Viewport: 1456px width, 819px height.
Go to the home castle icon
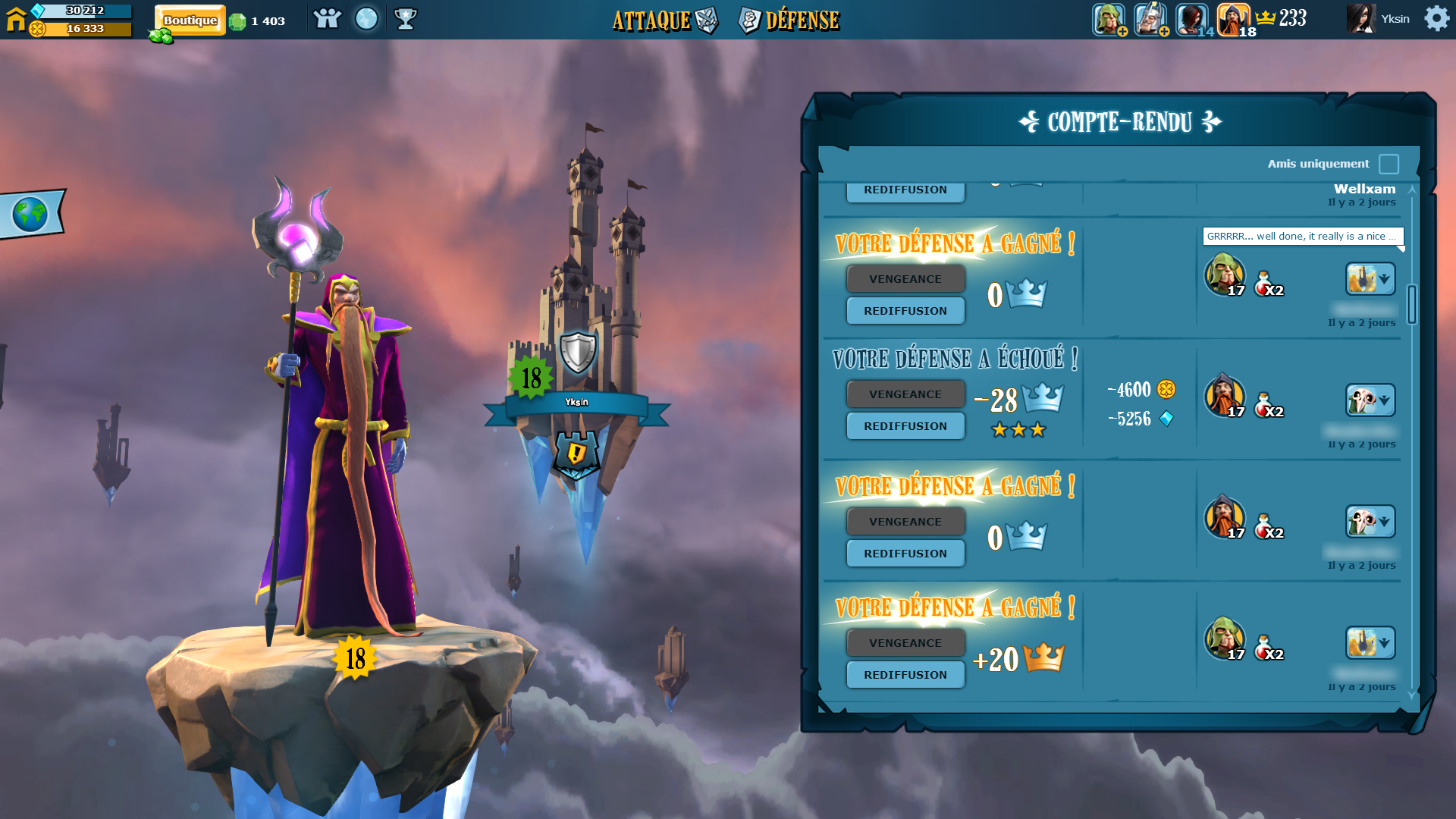click(x=16, y=19)
